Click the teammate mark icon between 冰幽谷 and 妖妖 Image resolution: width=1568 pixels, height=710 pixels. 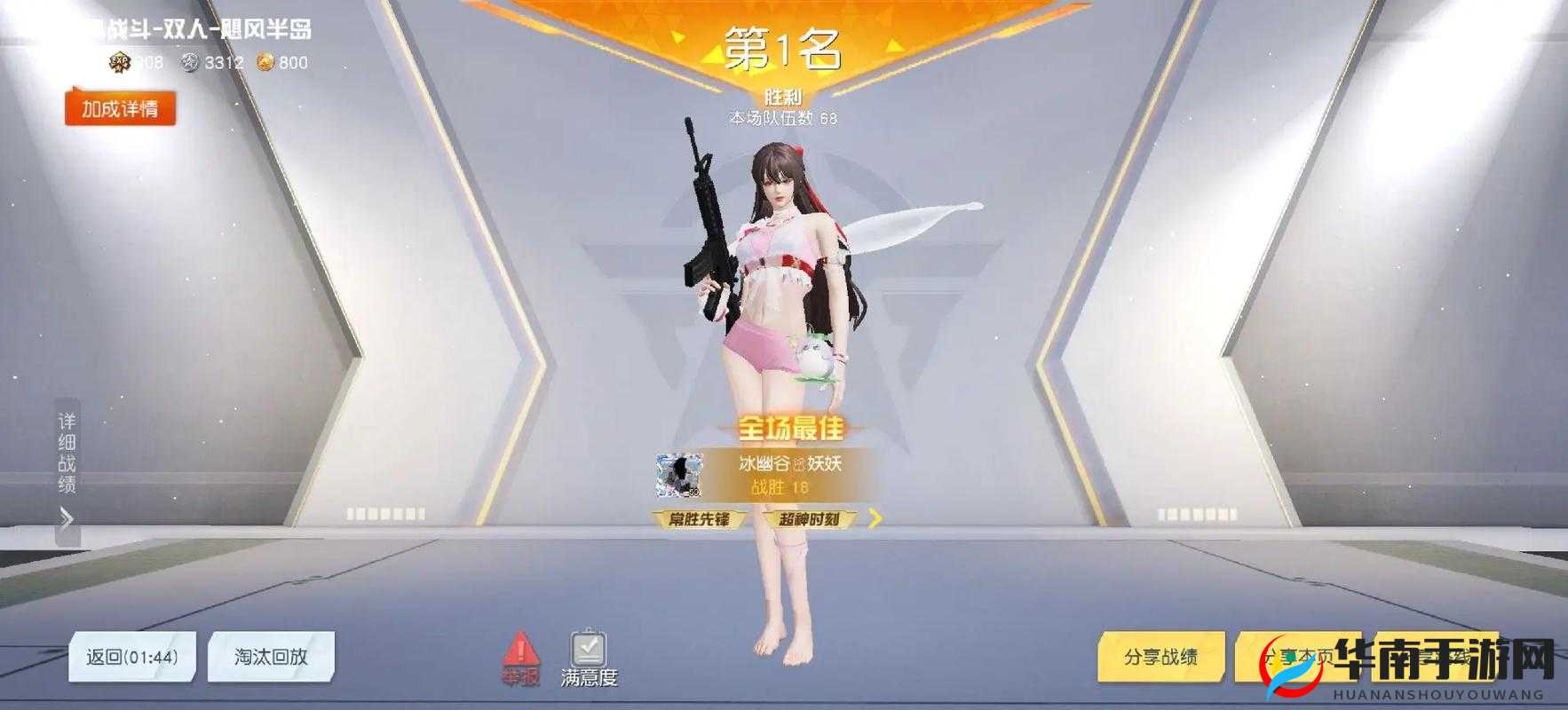[800, 464]
